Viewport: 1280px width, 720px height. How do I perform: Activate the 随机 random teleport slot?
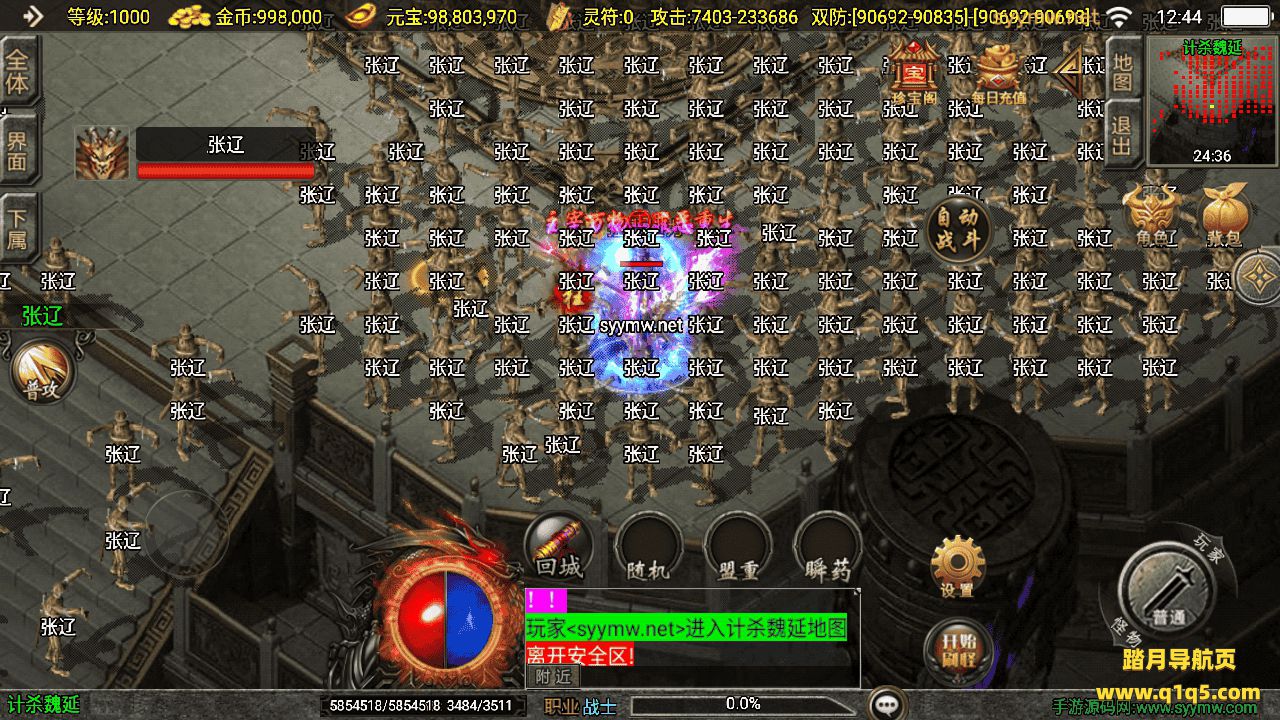pyautogui.click(x=648, y=547)
